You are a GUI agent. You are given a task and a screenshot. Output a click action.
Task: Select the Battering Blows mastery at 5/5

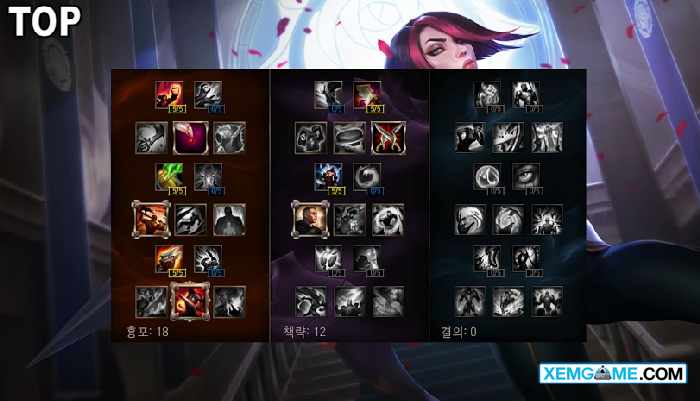(x=169, y=259)
